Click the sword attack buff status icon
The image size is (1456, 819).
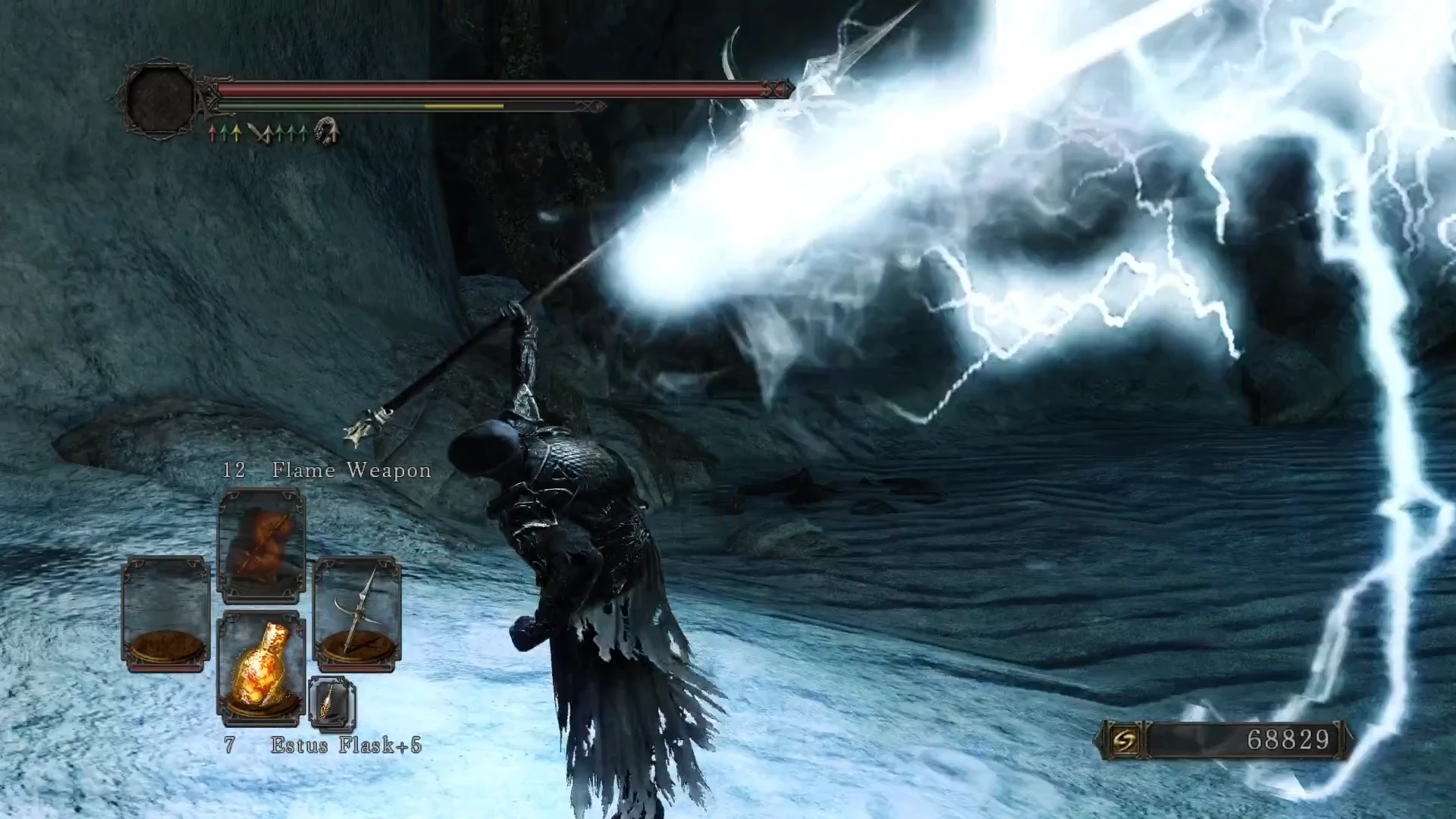pyautogui.click(x=259, y=133)
